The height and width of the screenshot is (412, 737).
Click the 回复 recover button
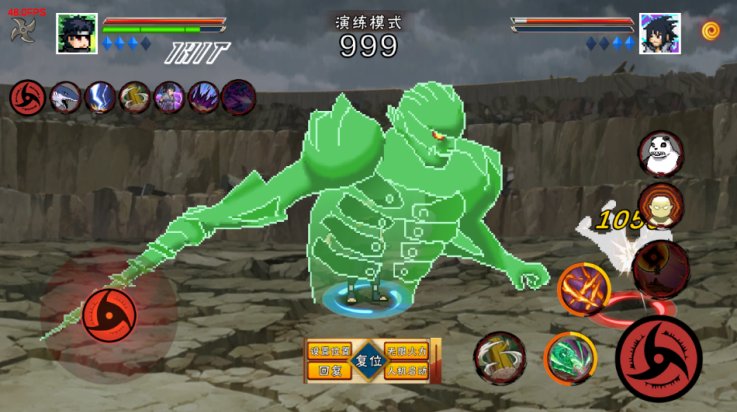(328, 370)
